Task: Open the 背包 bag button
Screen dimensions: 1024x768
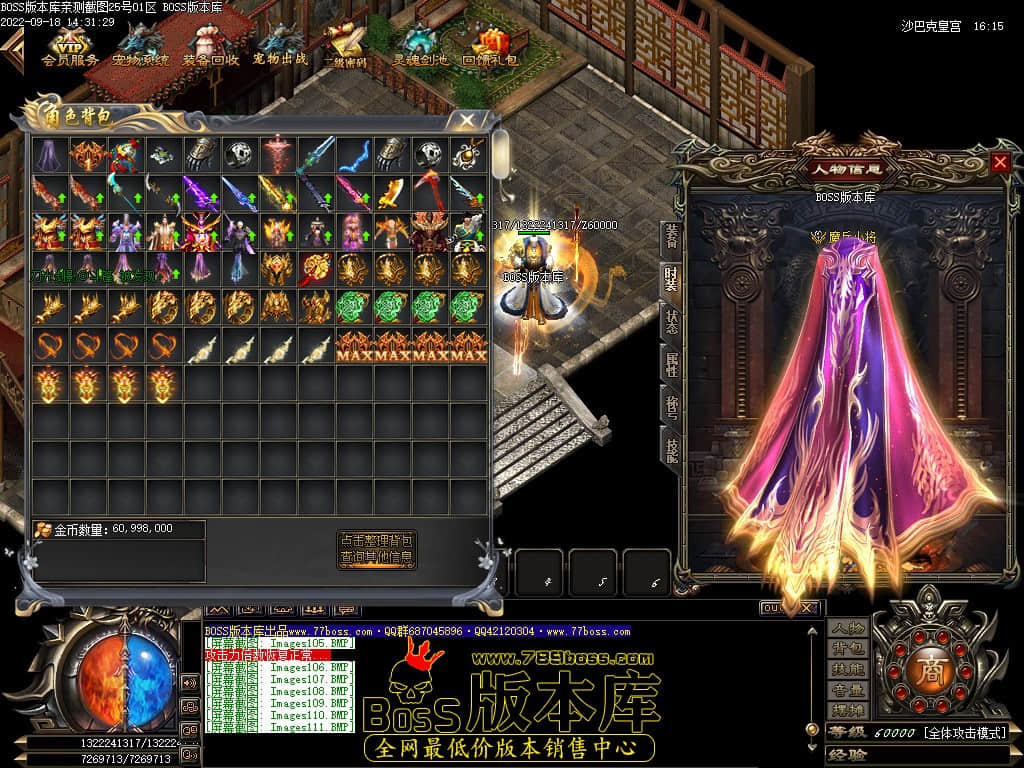Action: (x=847, y=649)
